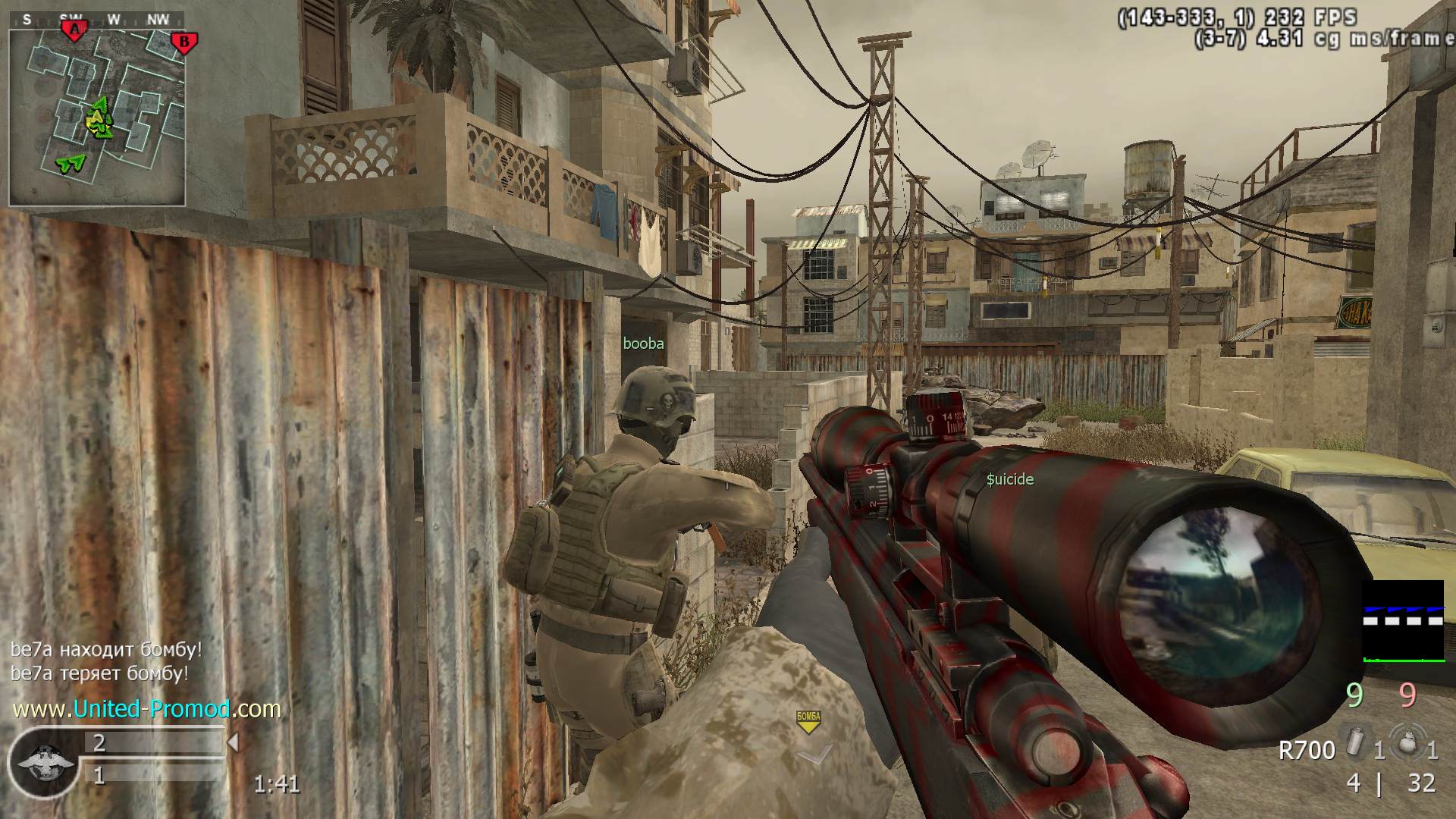This screenshot has height=819, width=1456.
Task: Click the yellow БОМБА objective marker
Action: [x=808, y=721]
